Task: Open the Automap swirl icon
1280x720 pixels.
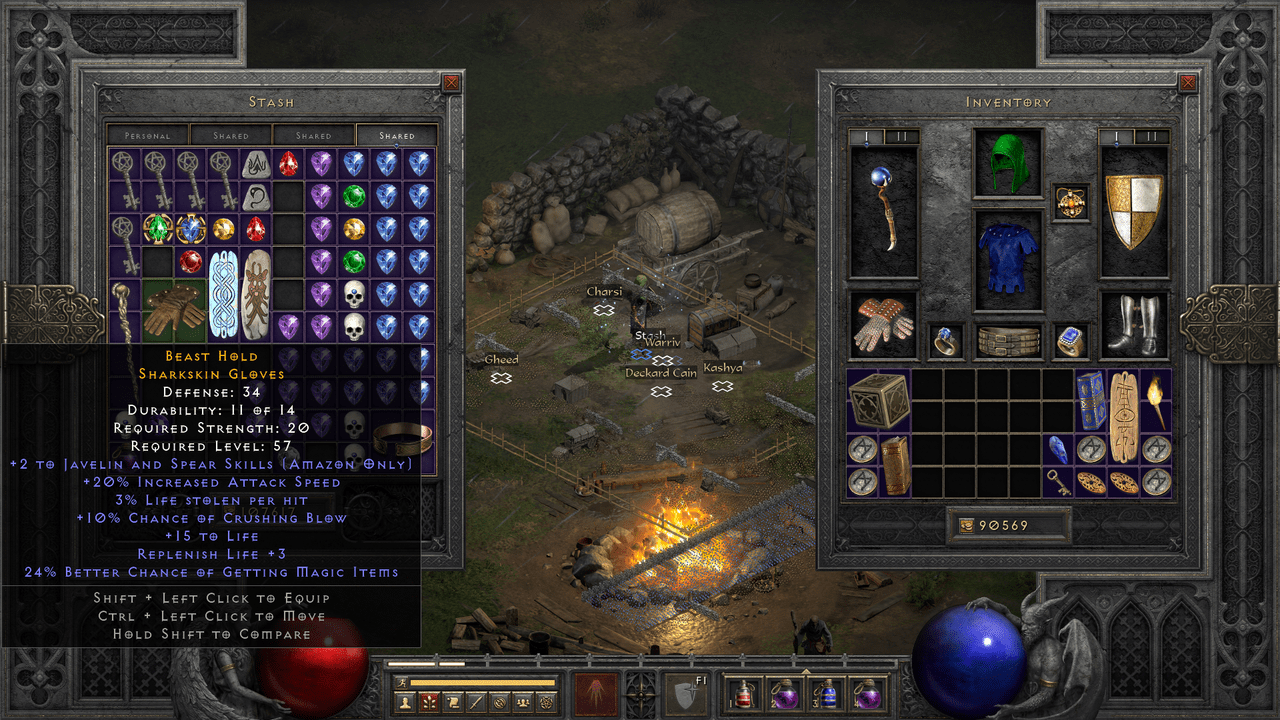Action: (x=501, y=701)
